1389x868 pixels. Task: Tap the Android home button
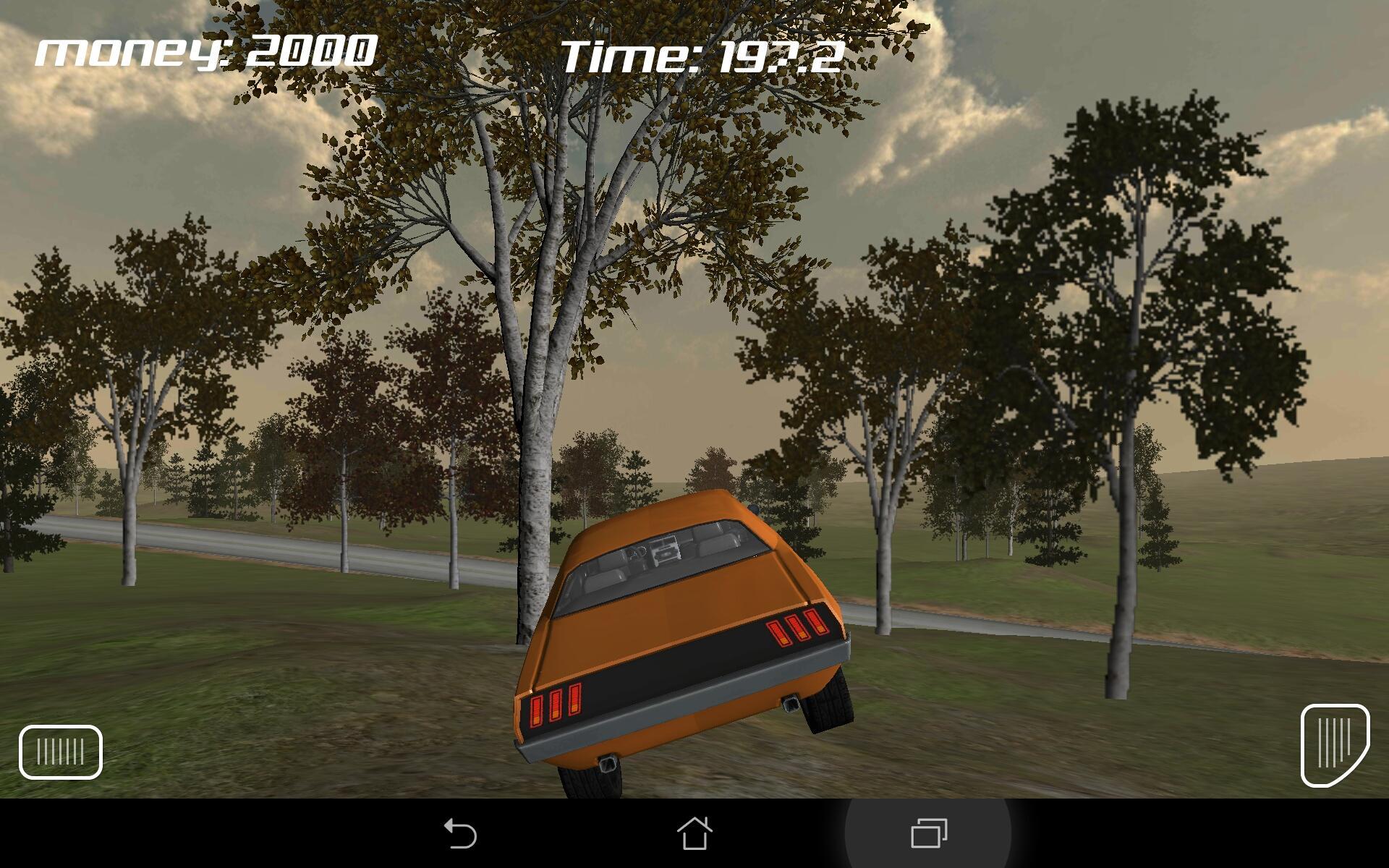pos(694,833)
